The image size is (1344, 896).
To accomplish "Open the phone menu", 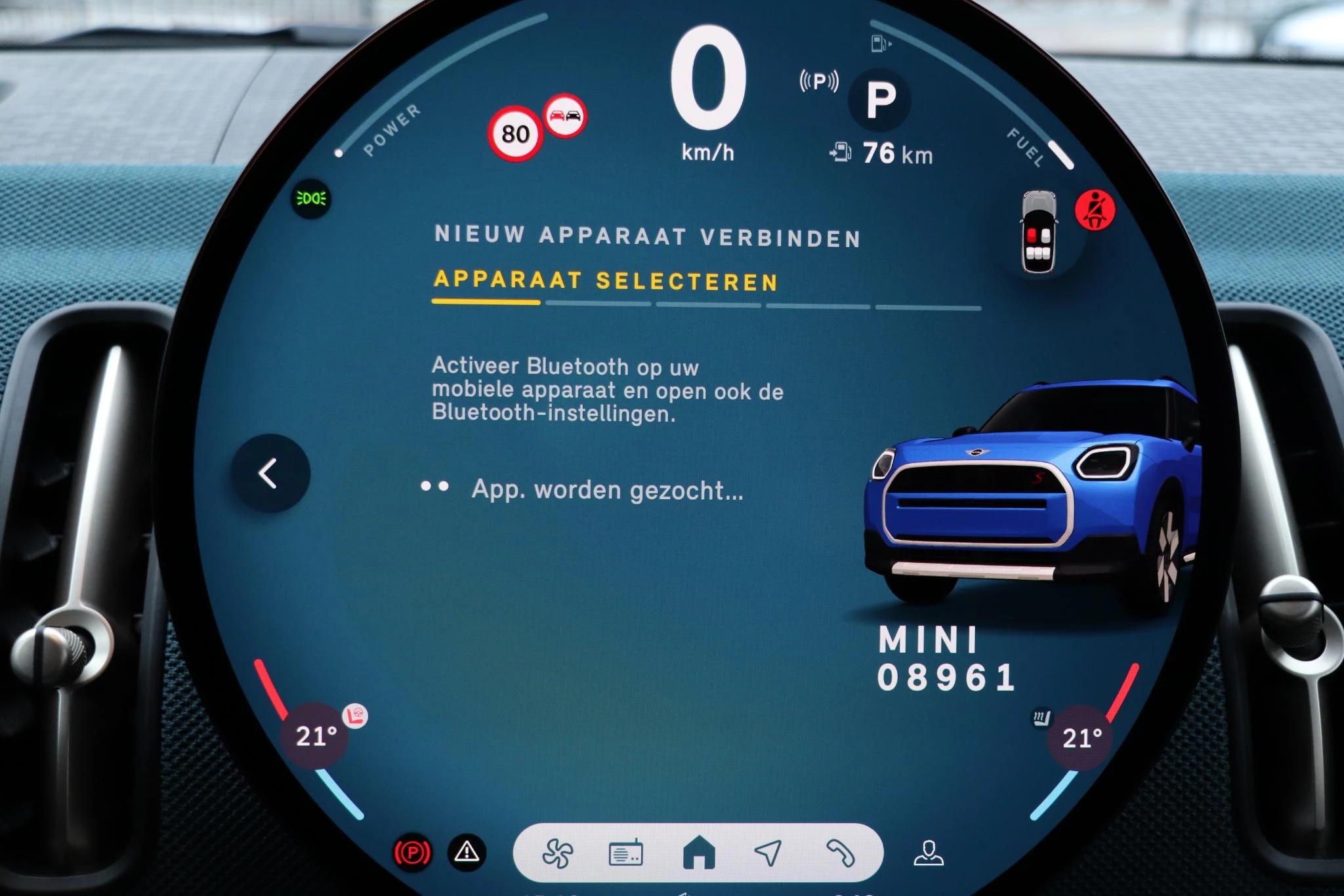I will click(840, 853).
